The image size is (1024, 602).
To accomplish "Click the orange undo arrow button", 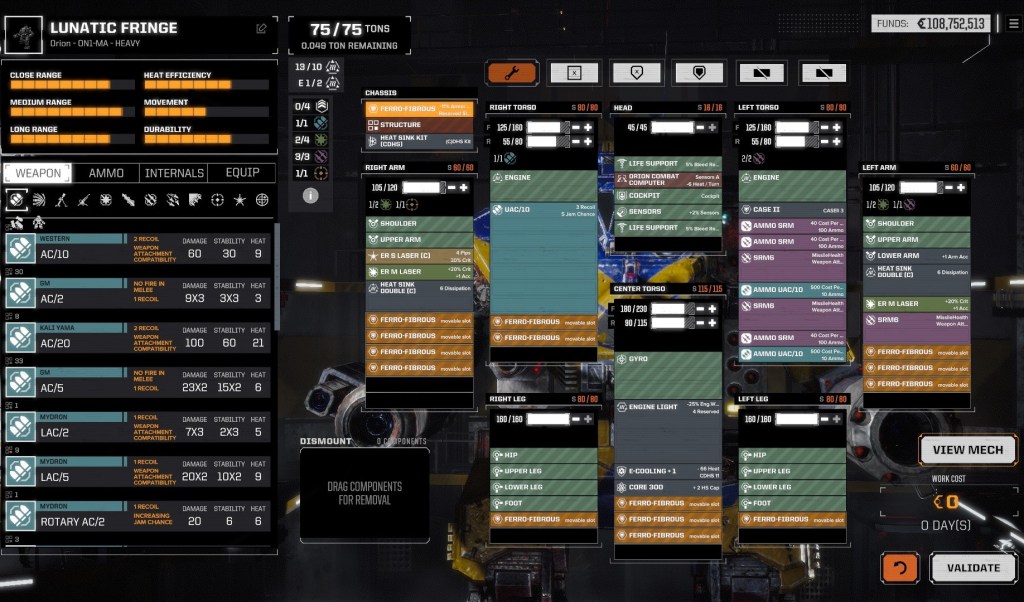I will pyautogui.click(x=899, y=567).
